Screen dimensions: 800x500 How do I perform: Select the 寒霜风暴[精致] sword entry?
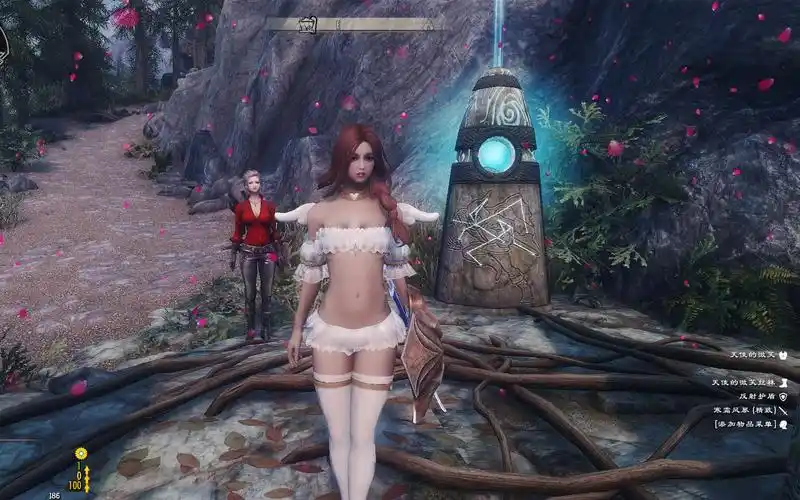(743, 410)
